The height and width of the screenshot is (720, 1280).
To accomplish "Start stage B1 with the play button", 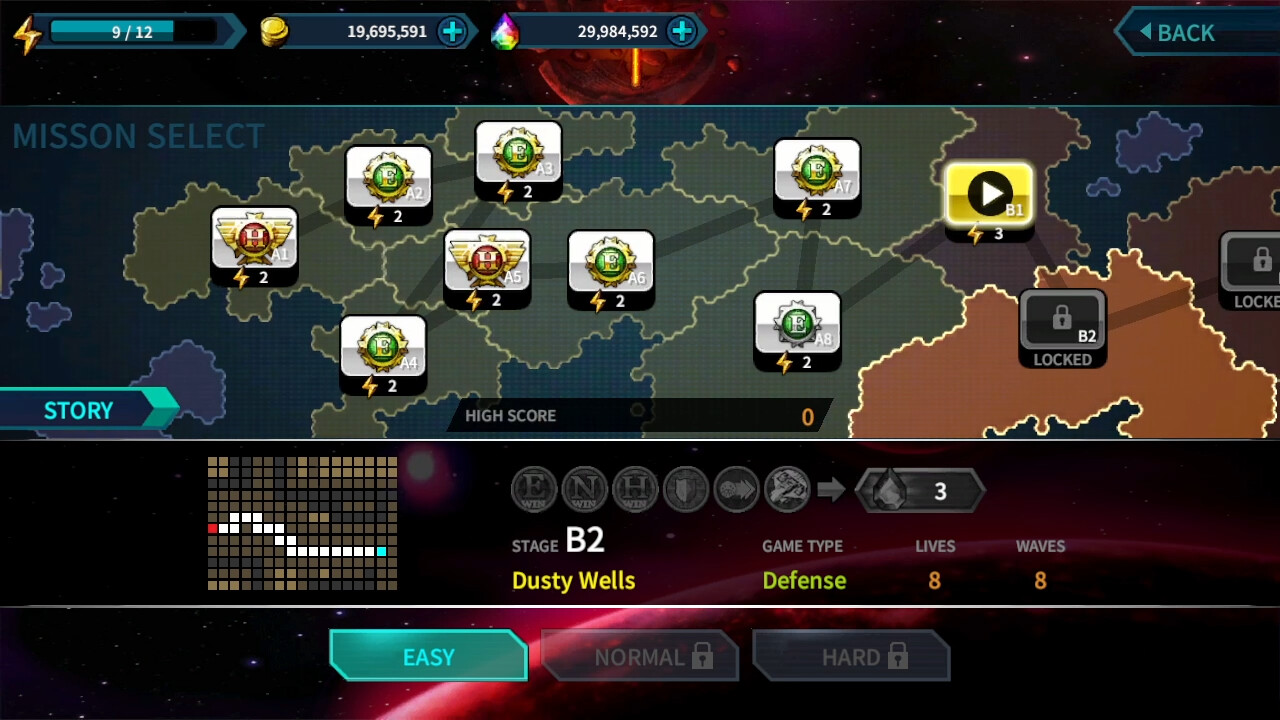I will [x=988, y=193].
